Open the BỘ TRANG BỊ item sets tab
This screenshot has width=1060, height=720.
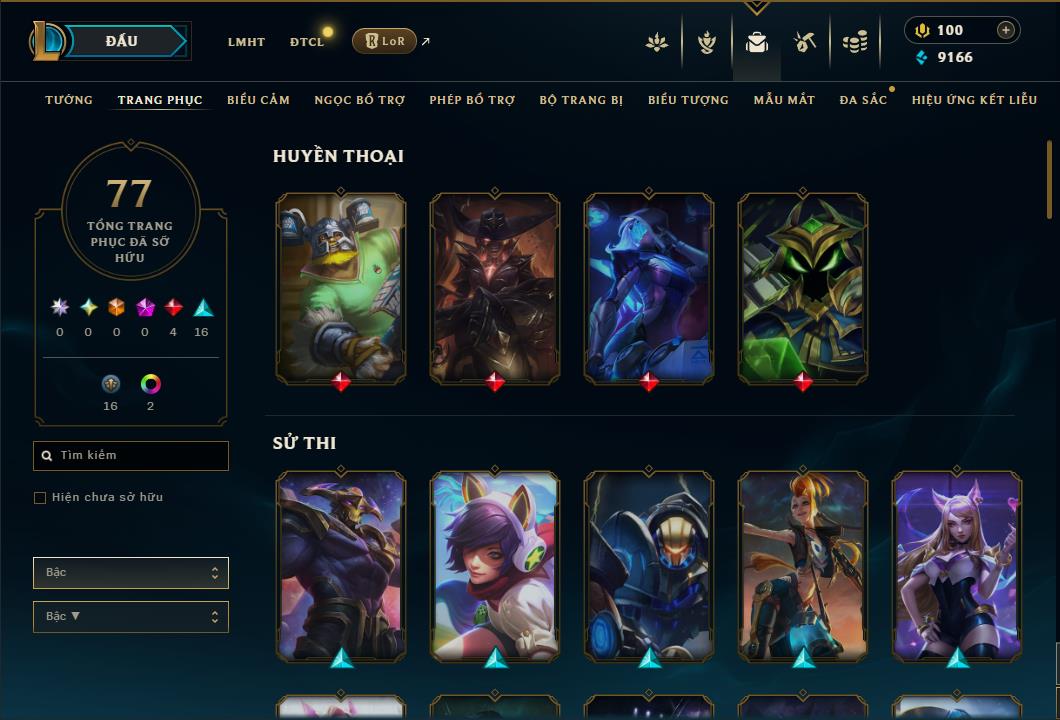[581, 100]
